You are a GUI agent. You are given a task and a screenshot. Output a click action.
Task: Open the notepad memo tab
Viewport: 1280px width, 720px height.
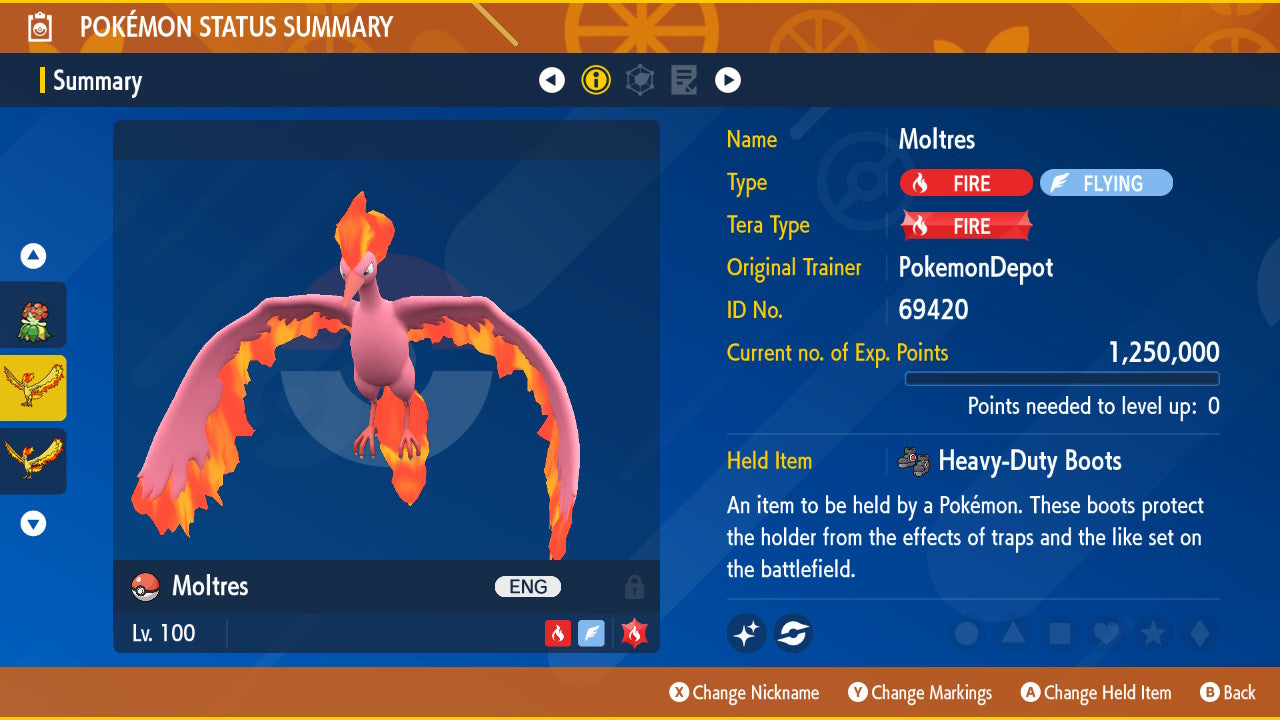(x=684, y=80)
